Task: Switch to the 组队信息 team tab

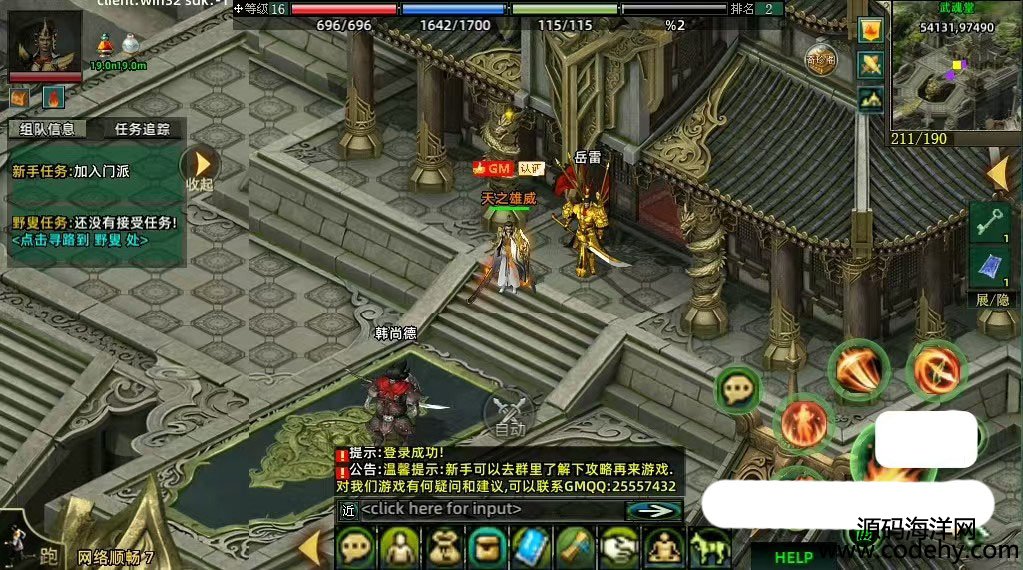Action: tap(47, 128)
